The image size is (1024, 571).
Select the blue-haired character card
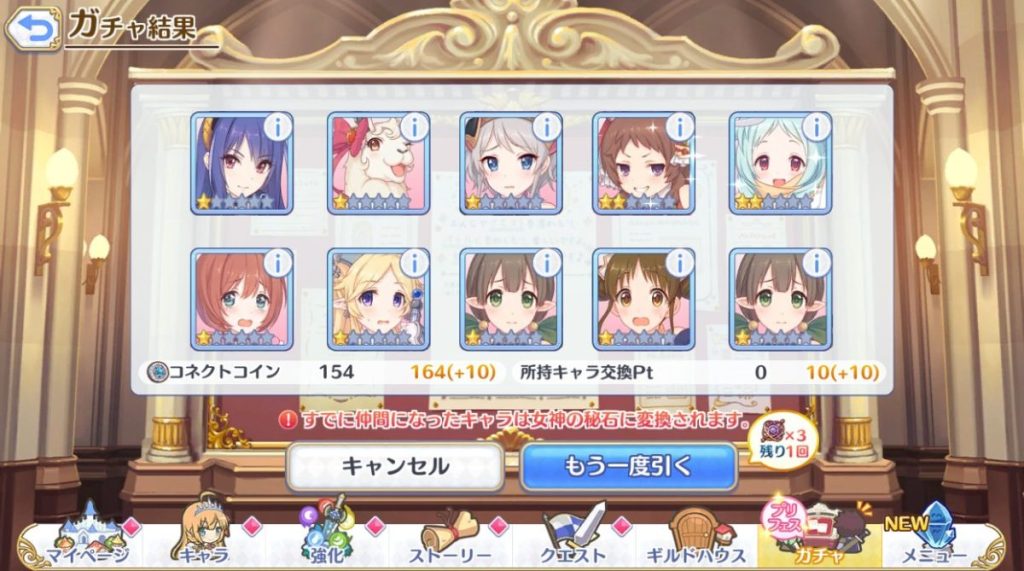click(240, 163)
